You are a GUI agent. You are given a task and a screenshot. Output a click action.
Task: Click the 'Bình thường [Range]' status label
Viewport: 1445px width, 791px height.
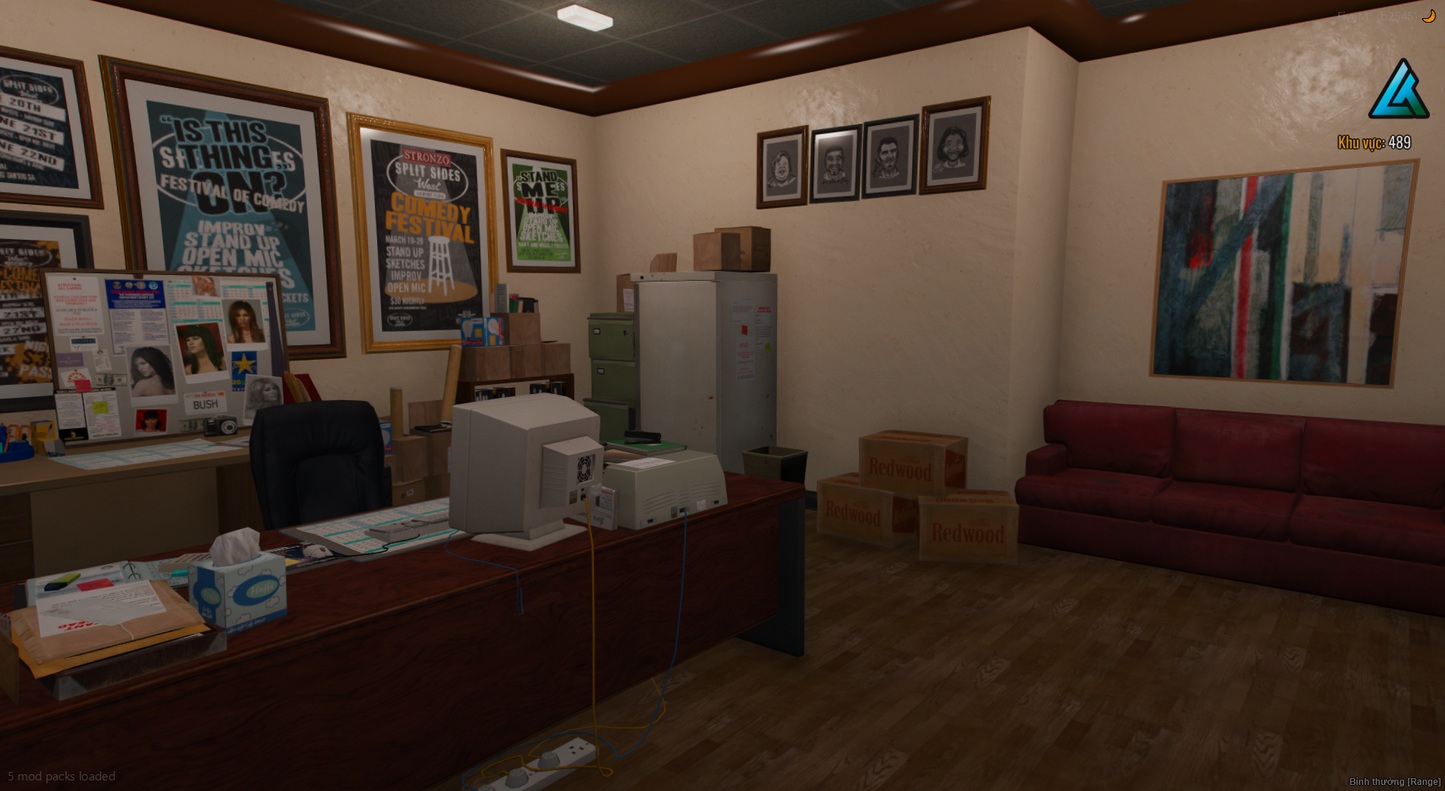point(1396,781)
